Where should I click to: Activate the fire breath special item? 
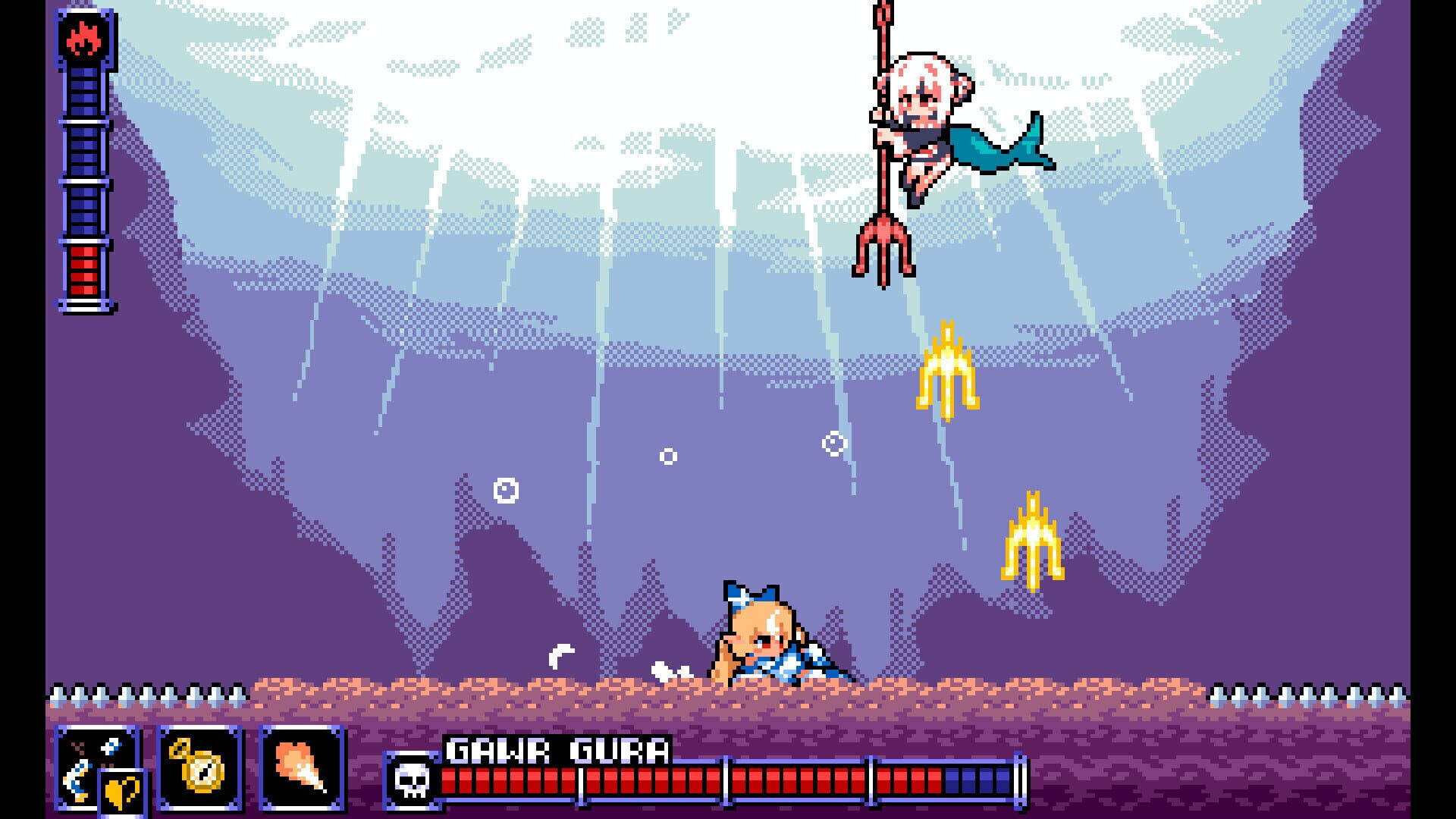point(300,768)
